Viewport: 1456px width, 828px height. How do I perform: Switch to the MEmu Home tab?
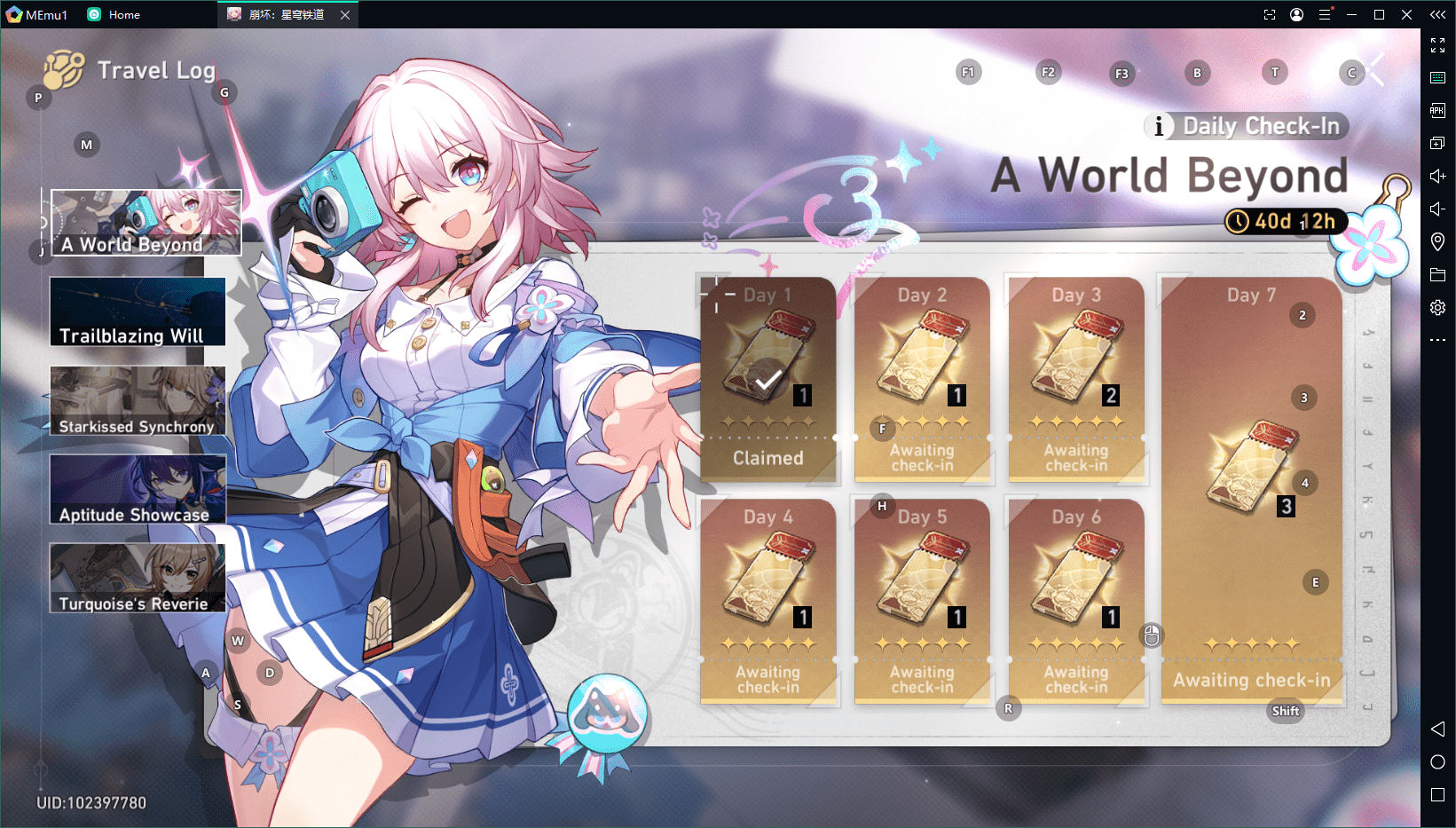[x=114, y=14]
